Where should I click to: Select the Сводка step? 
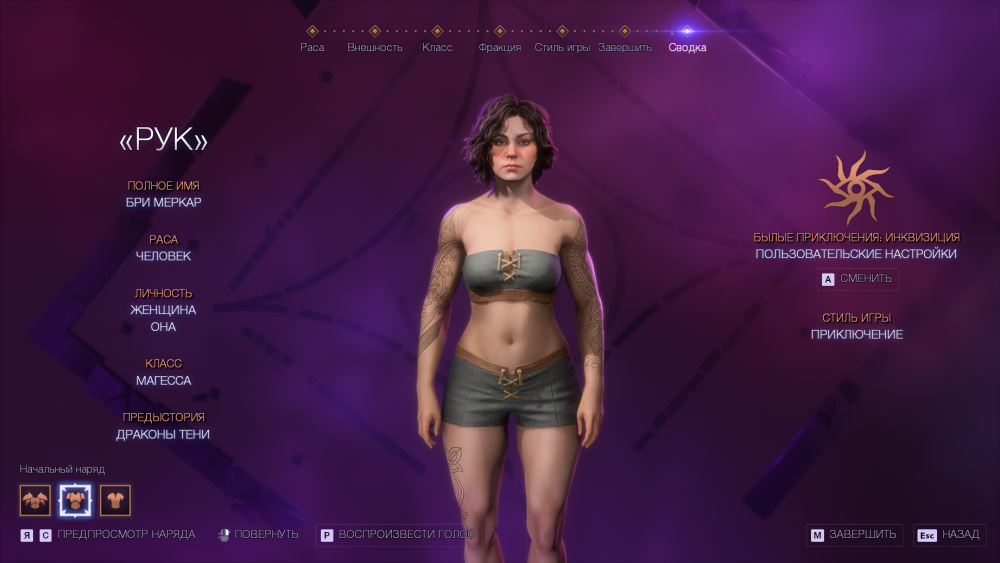[x=687, y=47]
